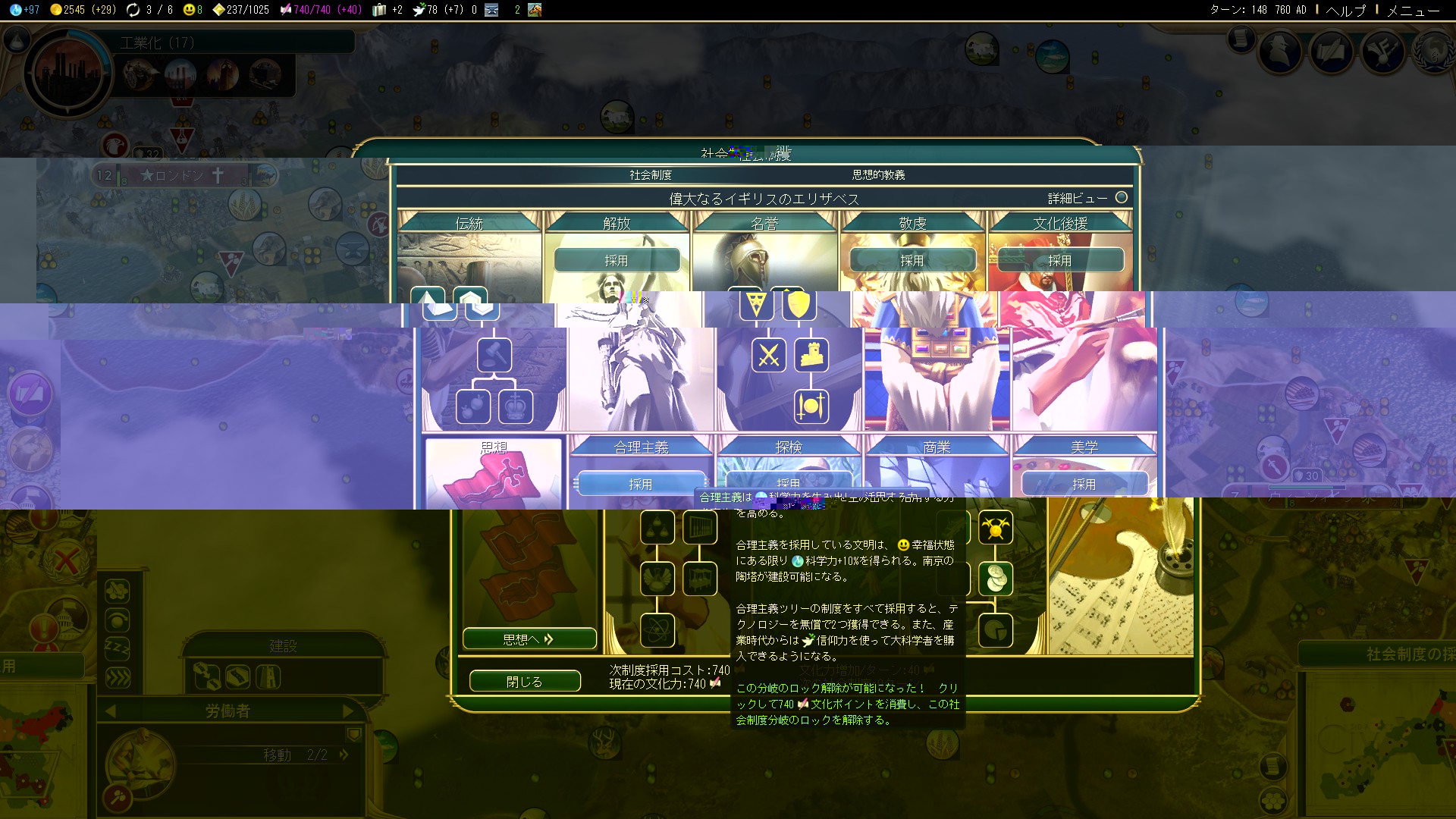Viewport: 1456px width, 819px height.
Task: Adopt the 文化後援 policy branch
Action: pos(1059,260)
